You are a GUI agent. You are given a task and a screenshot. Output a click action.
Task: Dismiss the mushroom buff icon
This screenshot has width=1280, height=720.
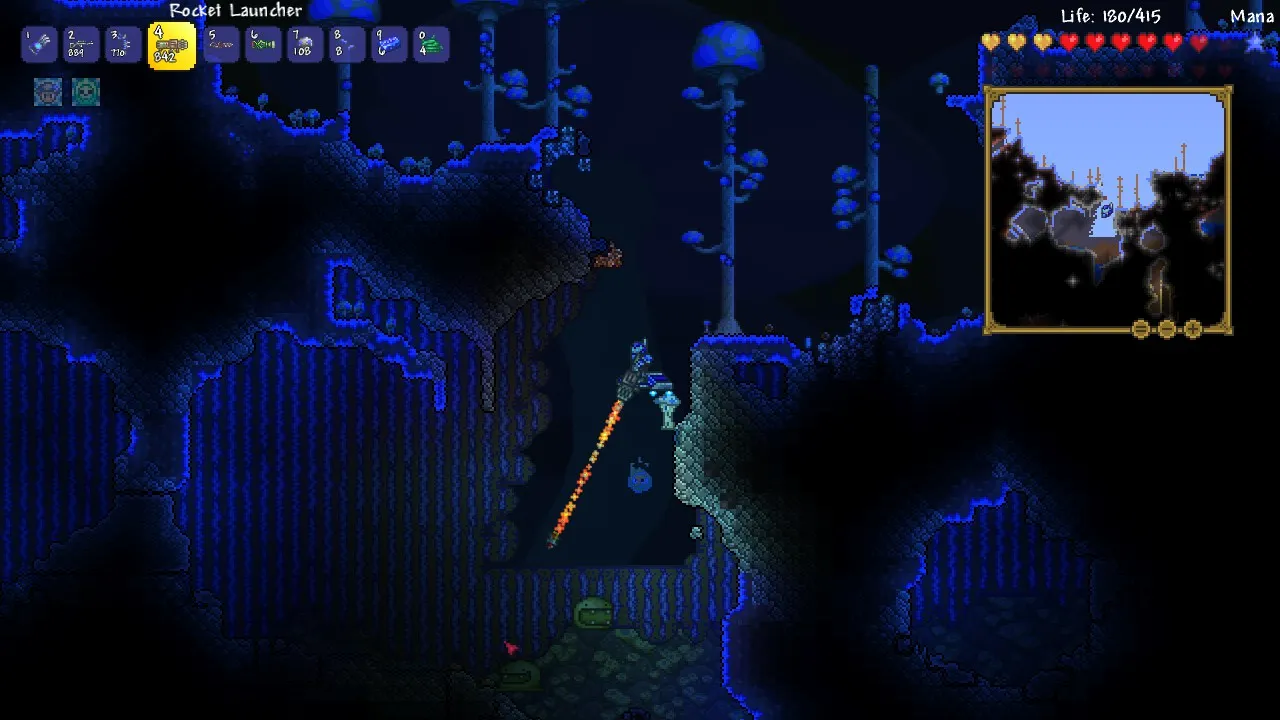48,92
